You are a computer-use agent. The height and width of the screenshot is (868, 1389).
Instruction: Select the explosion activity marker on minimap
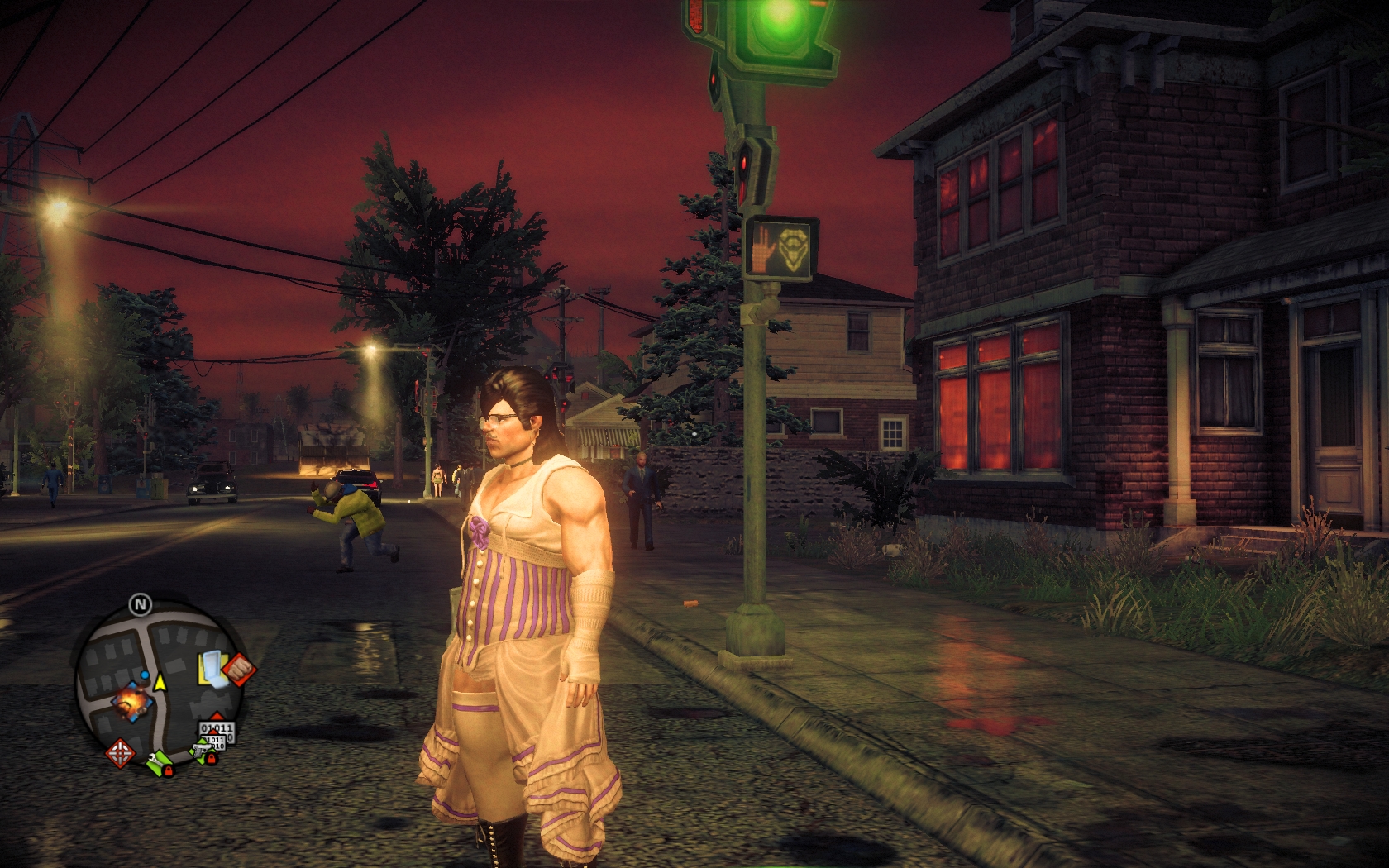click(x=133, y=702)
